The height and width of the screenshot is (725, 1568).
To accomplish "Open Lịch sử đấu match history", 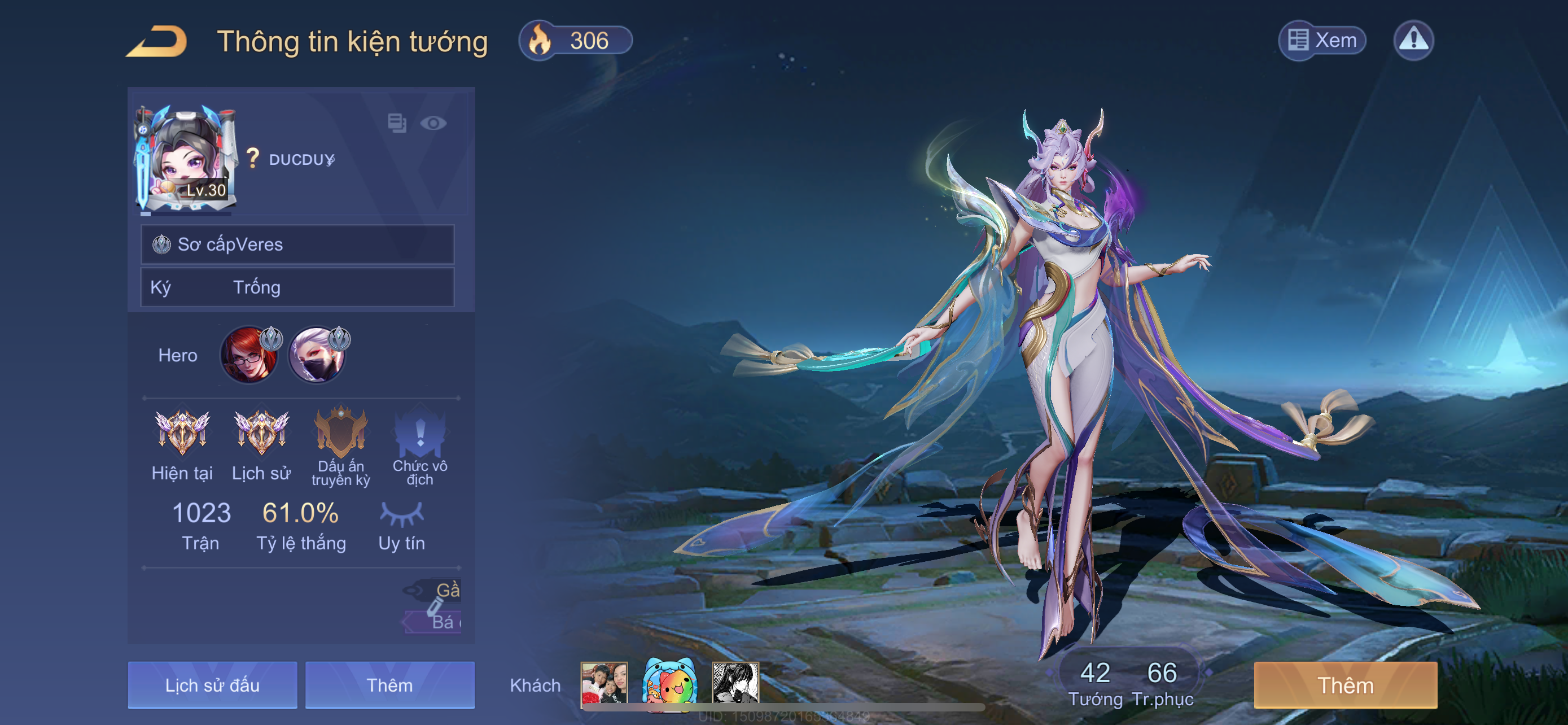I will pos(212,685).
